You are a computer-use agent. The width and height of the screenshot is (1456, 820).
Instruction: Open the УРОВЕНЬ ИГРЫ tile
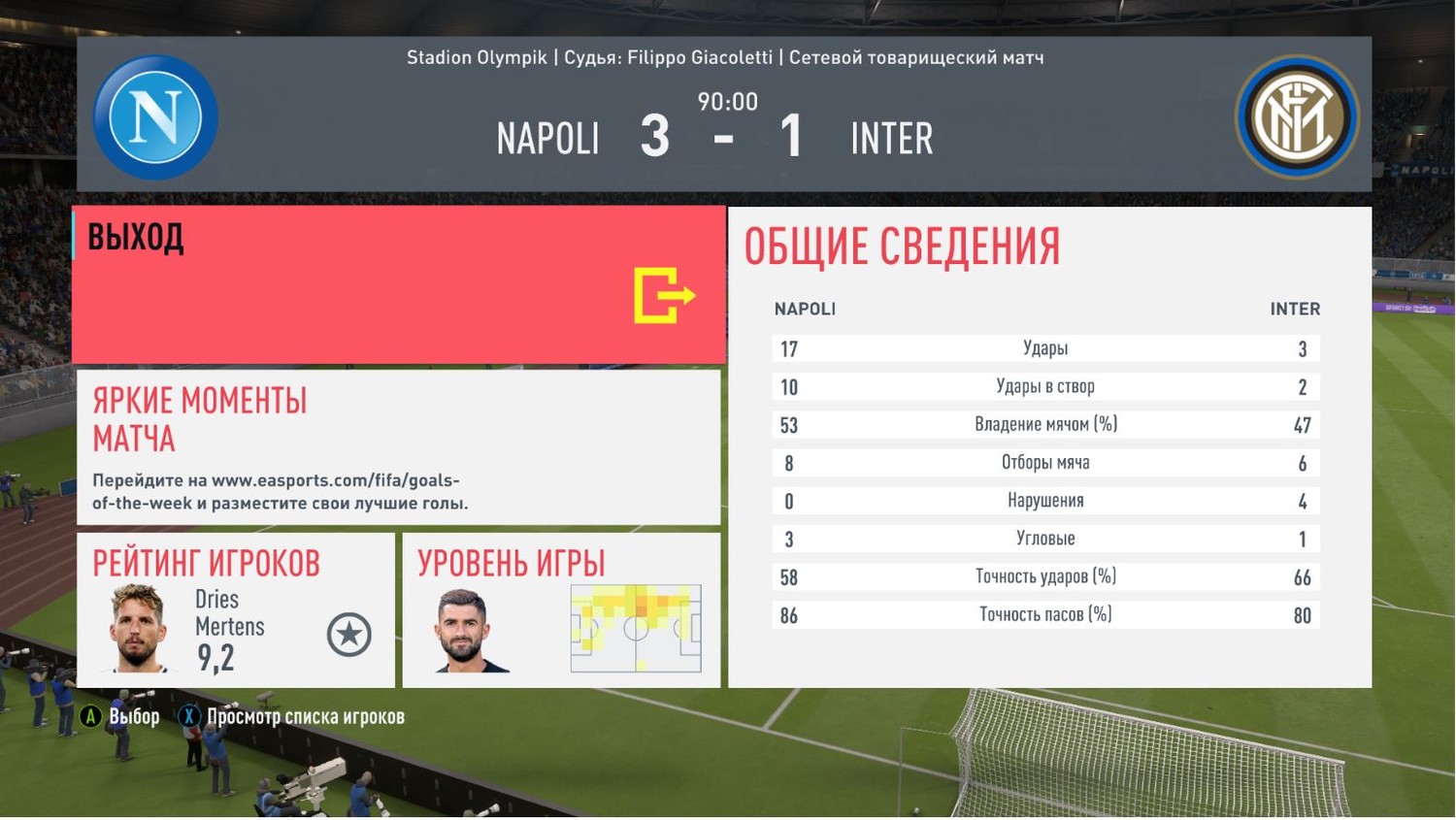(561, 610)
